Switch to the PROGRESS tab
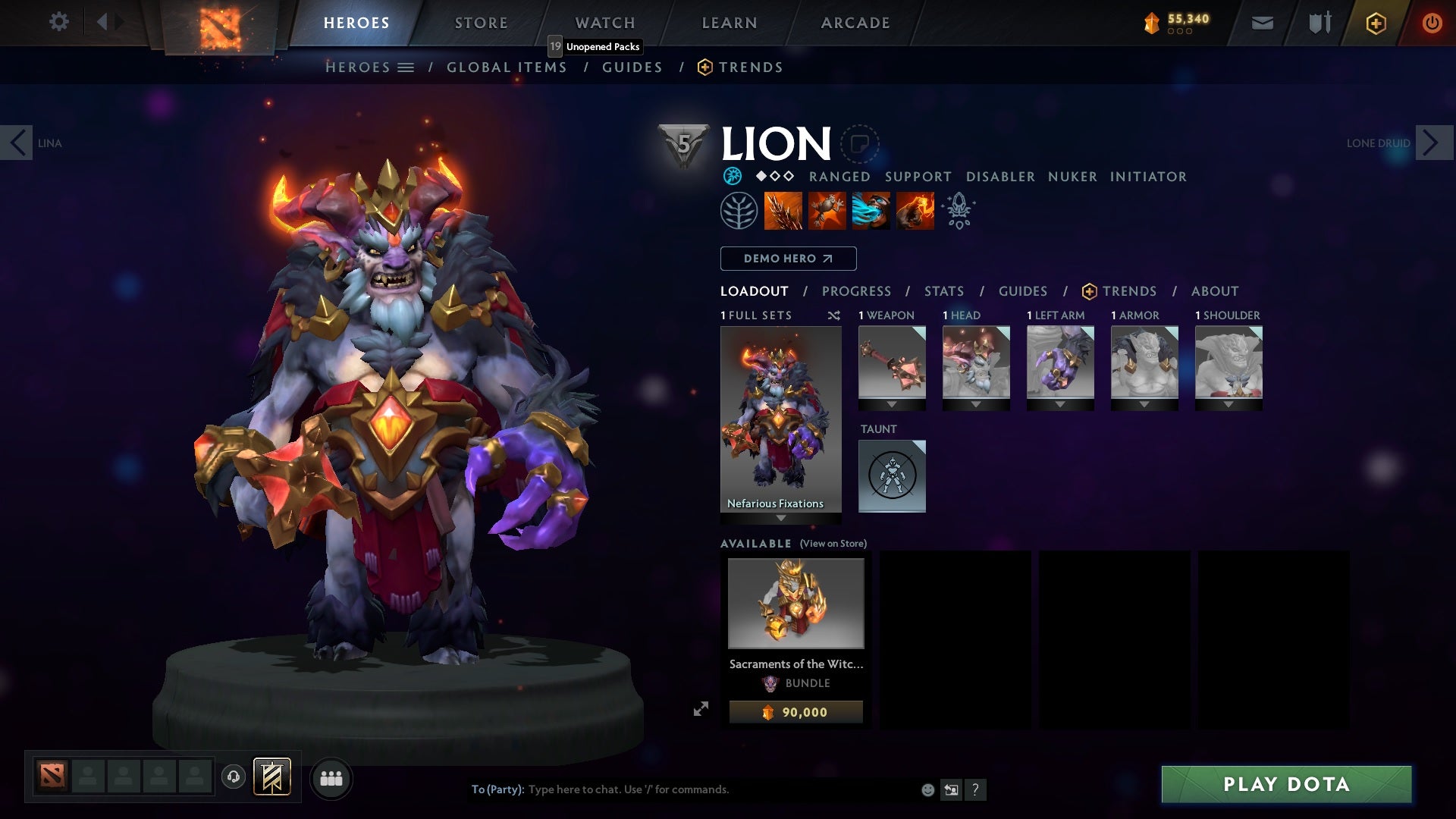The width and height of the screenshot is (1456, 819). (x=857, y=290)
